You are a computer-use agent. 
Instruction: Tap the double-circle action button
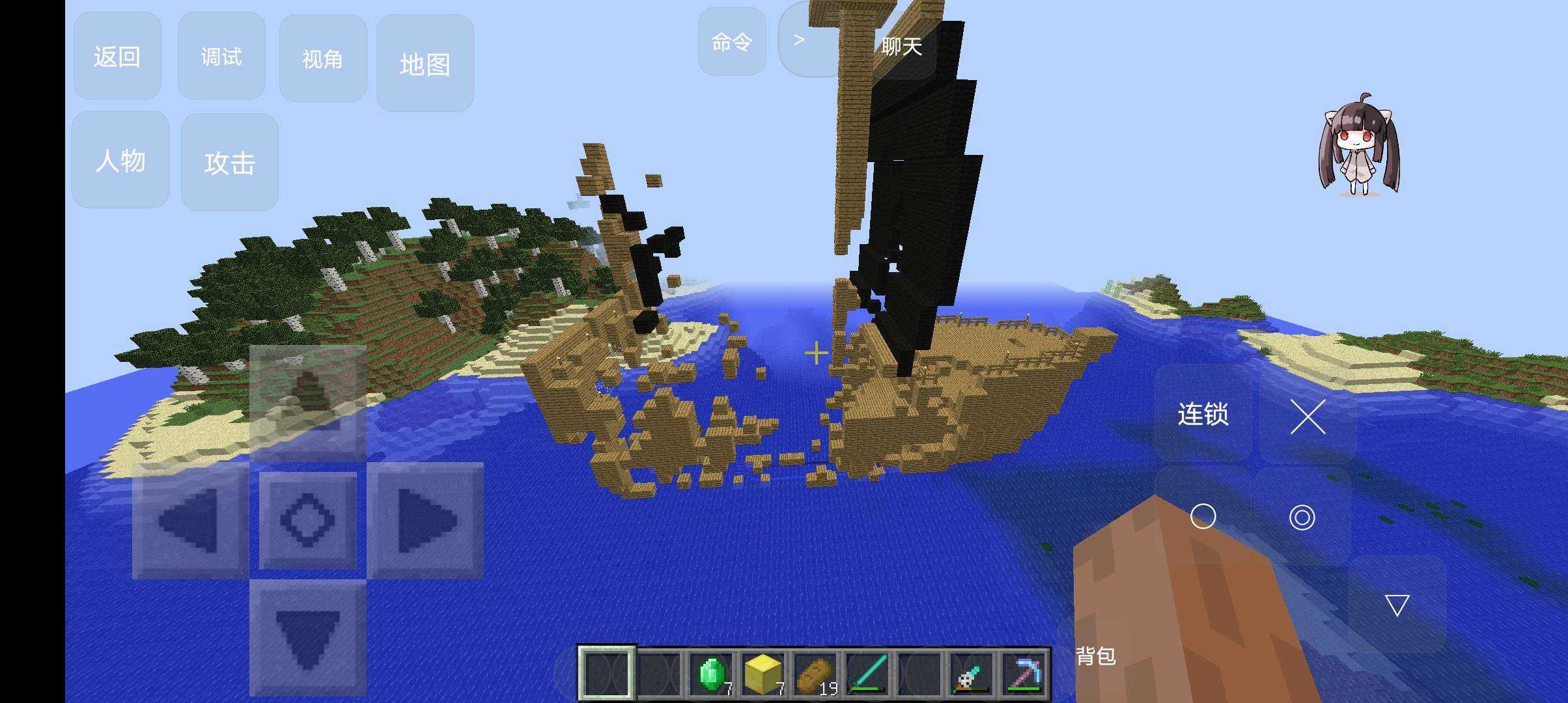coord(1302,517)
